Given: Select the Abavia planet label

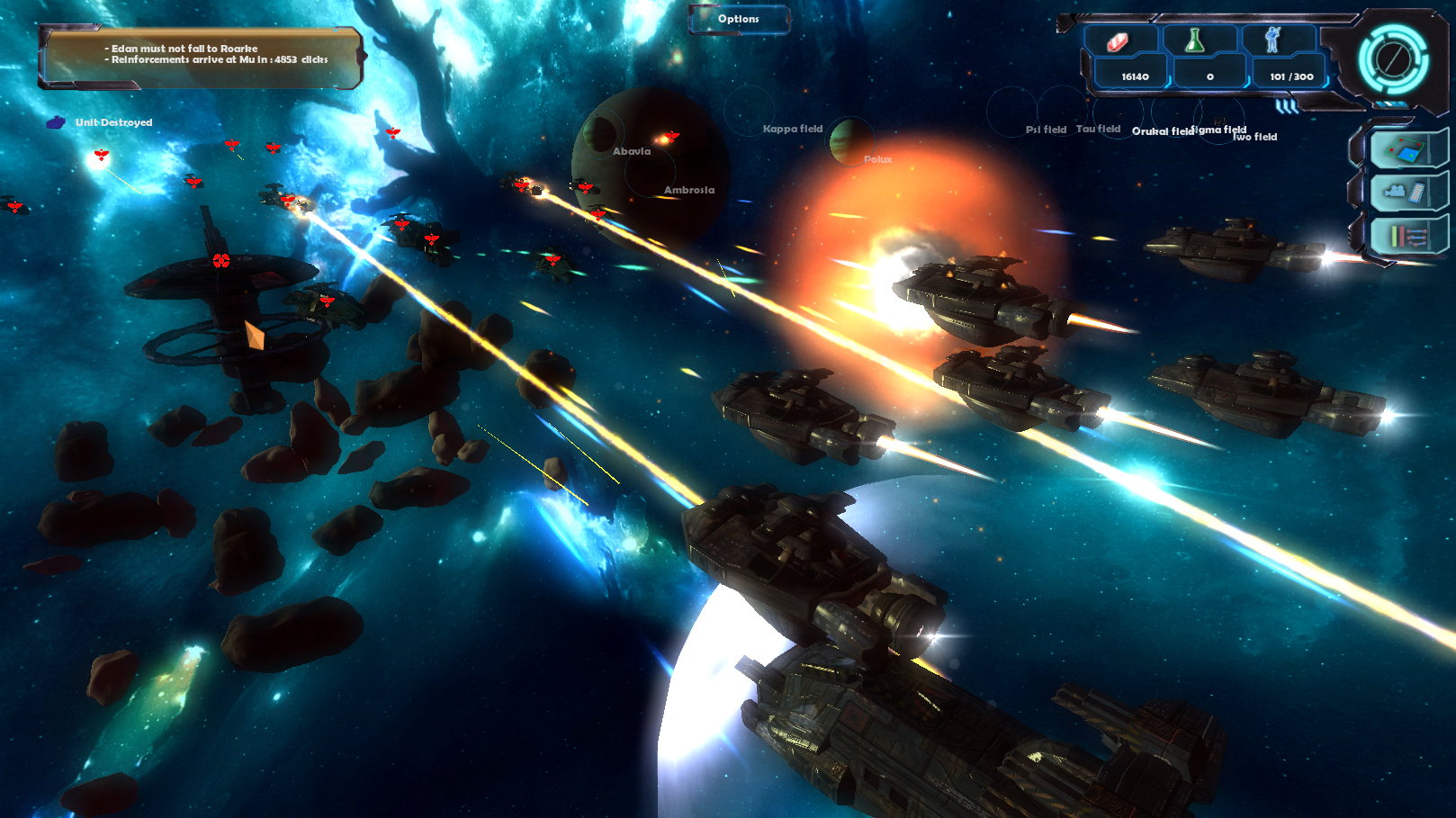Looking at the screenshot, I should tap(632, 151).
